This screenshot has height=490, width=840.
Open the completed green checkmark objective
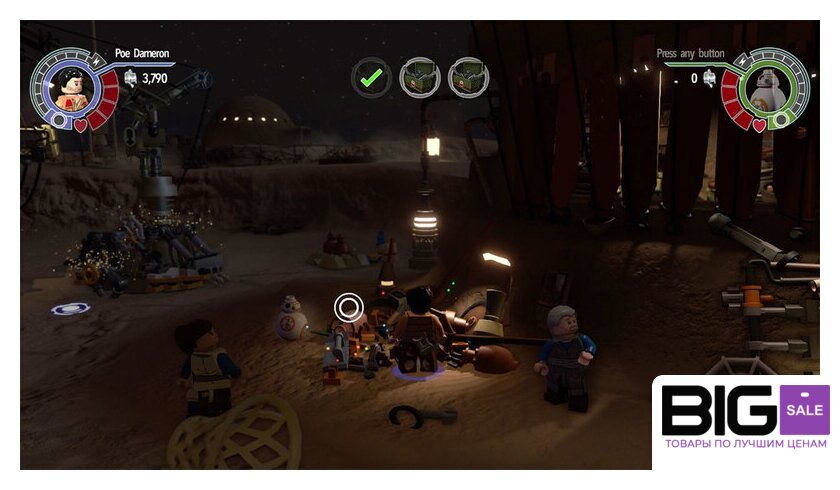click(371, 76)
